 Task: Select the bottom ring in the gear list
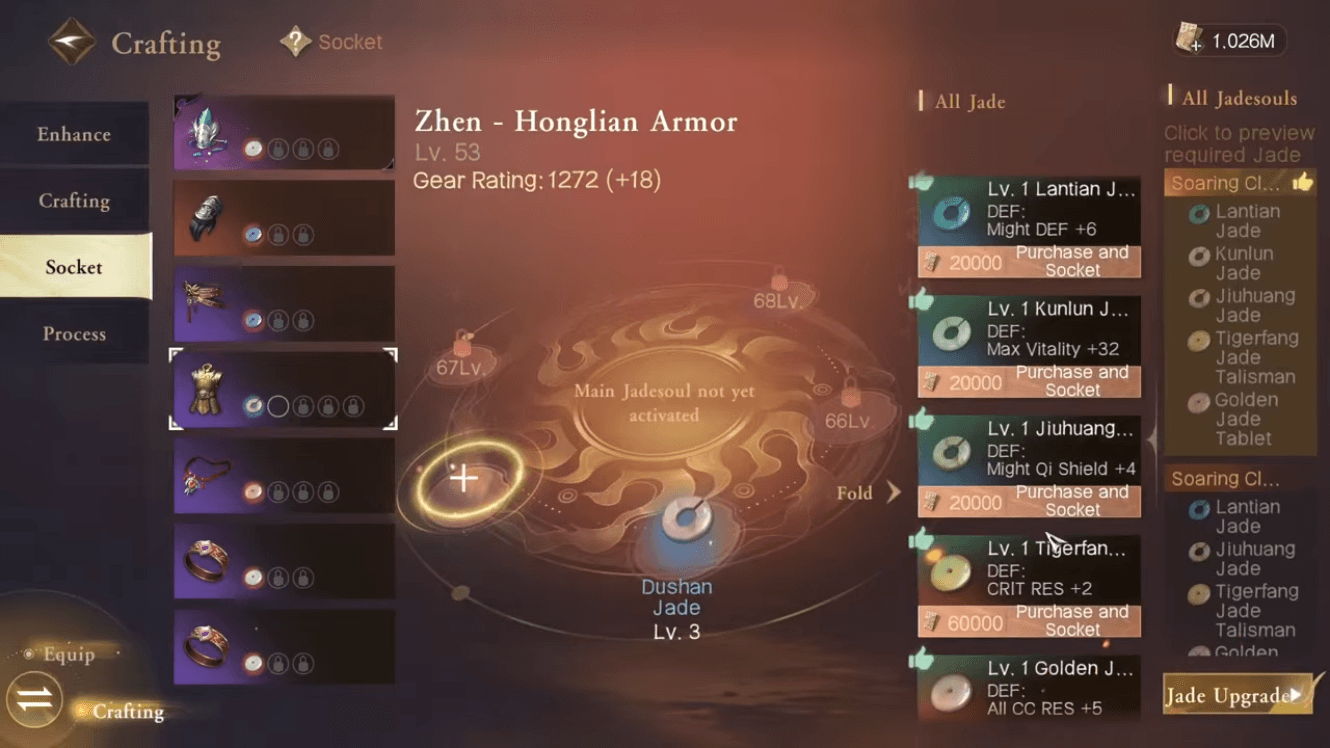(281, 647)
